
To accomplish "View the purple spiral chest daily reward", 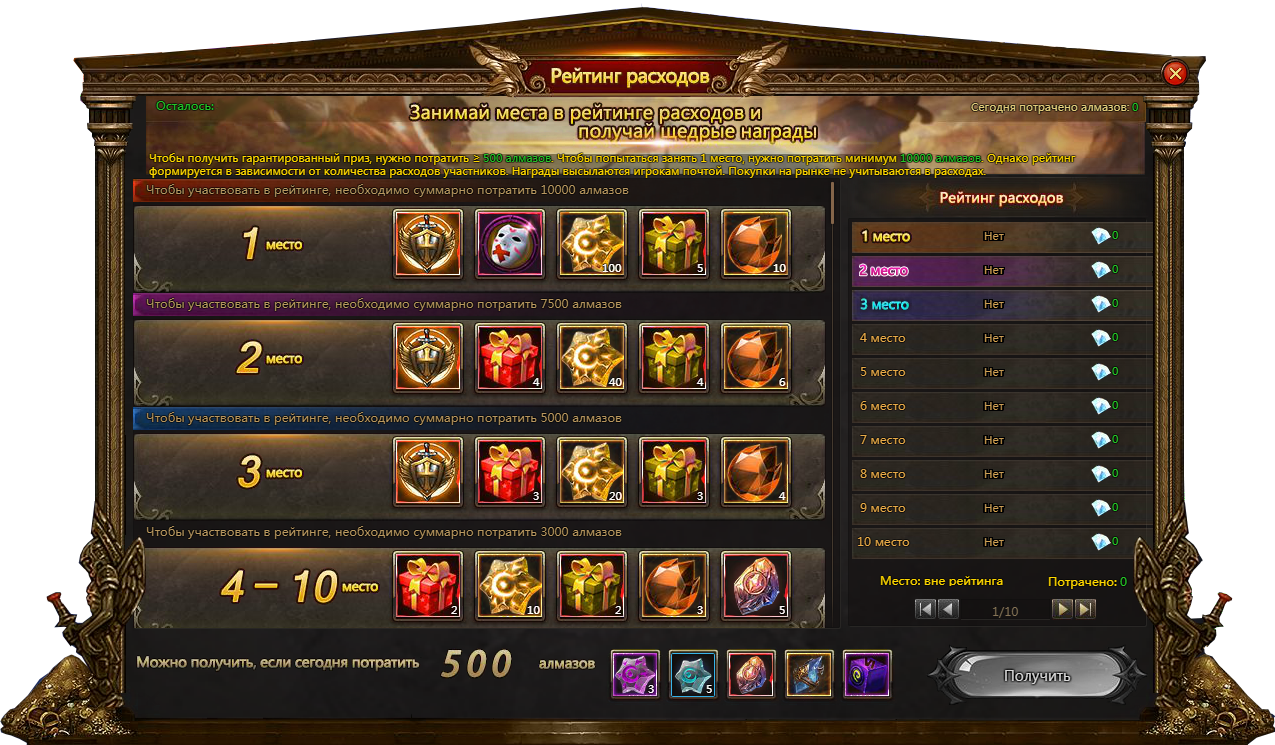I will pyautogui.click(x=867, y=674).
